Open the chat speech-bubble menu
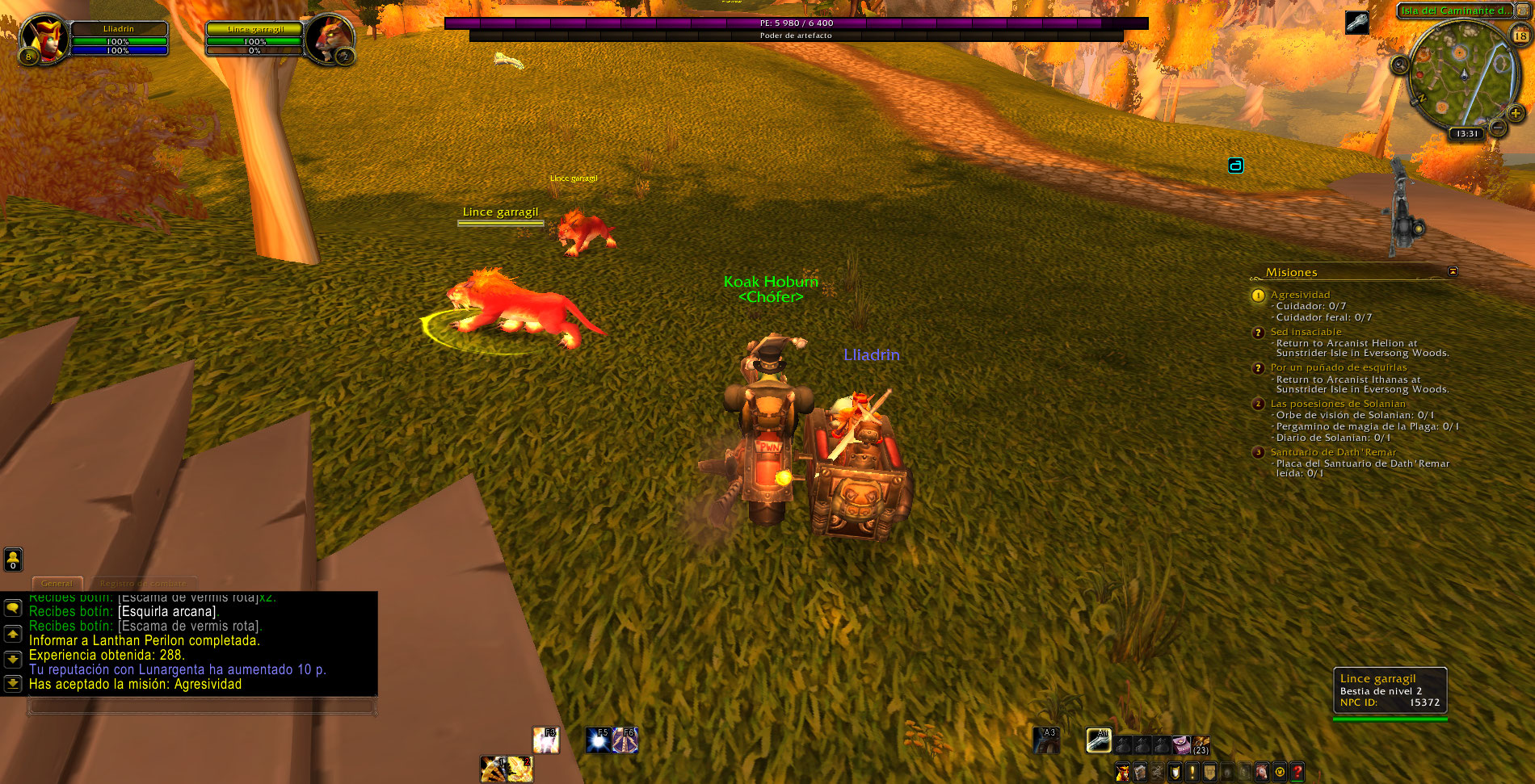 point(13,608)
